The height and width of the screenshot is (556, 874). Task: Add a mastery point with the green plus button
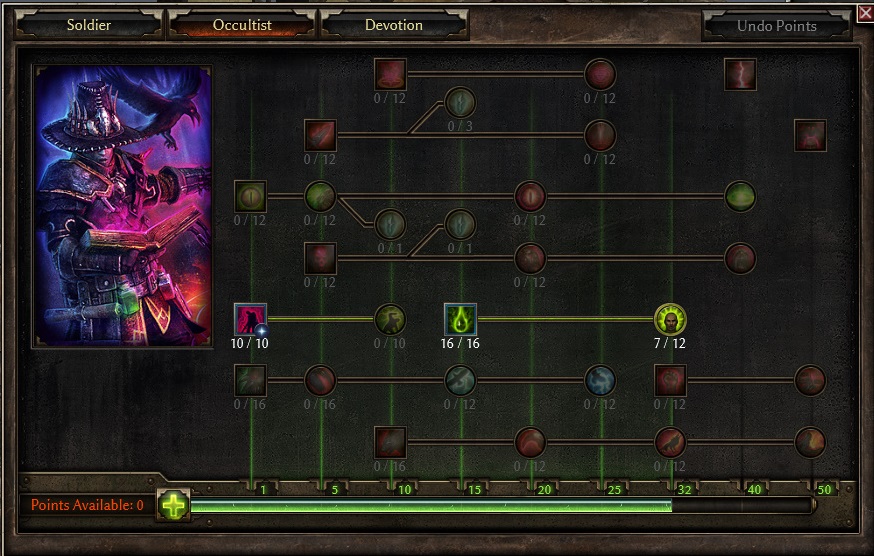pos(174,505)
